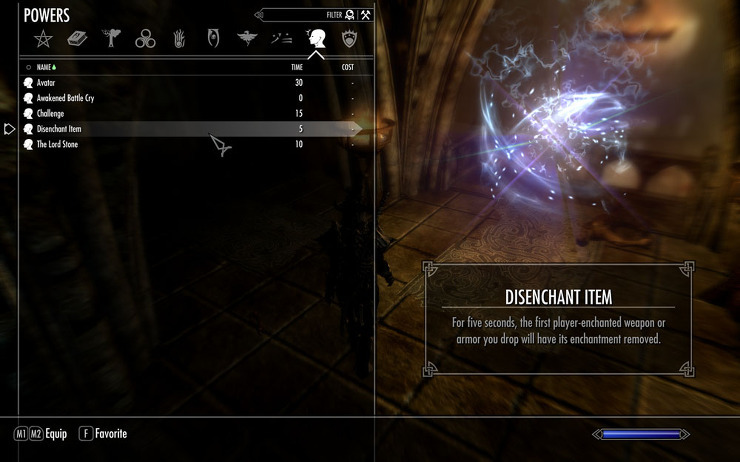Viewport: 740px width, 462px height.
Task: Click the crossed-hammers icon beside the filter
Action: click(366, 15)
